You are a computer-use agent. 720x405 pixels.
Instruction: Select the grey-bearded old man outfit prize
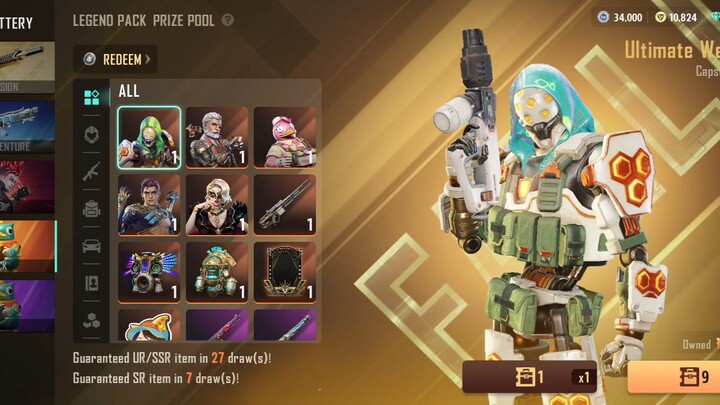point(217,137)
